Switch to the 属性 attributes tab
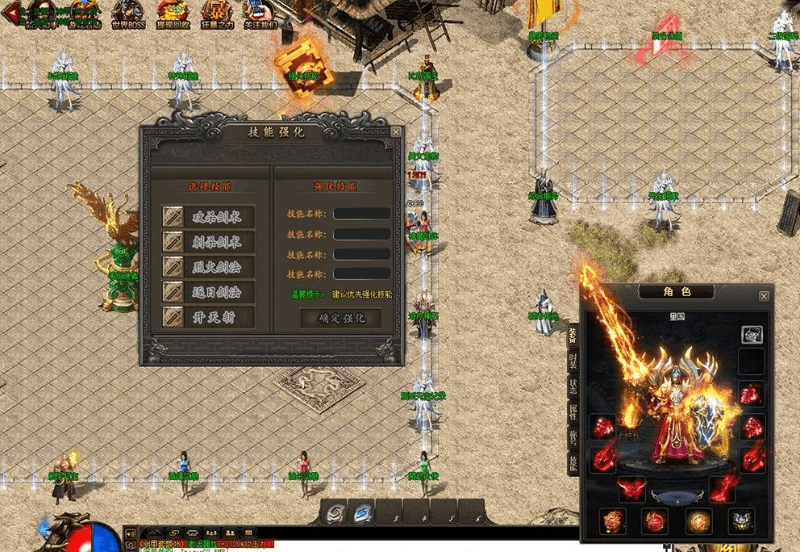This screenshot has width=803, height=552. pos(573,412)
